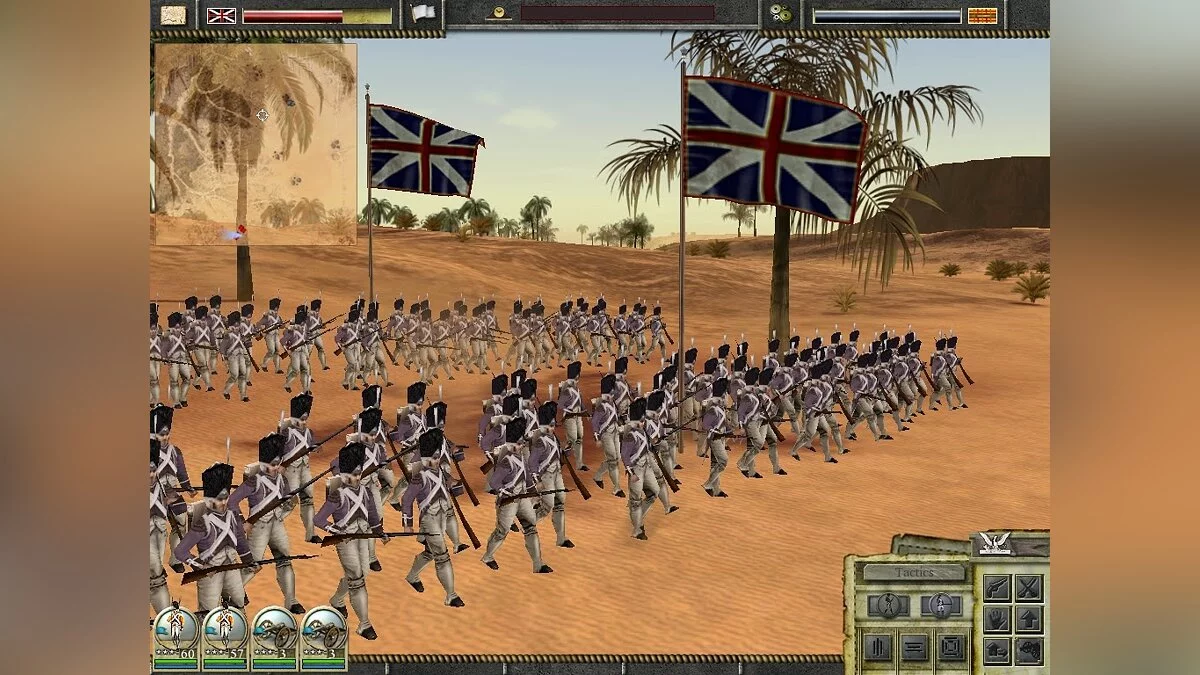Viewport: 1200px width, 675px height.
Task: Click the open hand halt command
Action: (x=996, y=619)
